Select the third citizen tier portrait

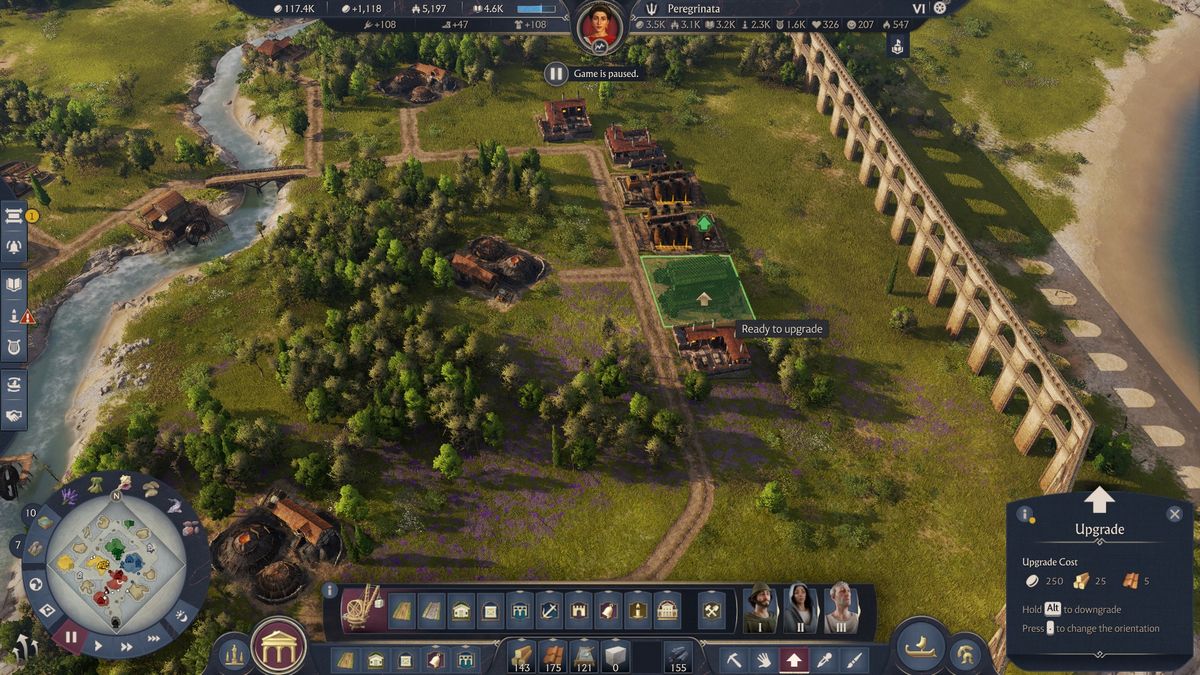pyautogui.click(x=841, y=608)
